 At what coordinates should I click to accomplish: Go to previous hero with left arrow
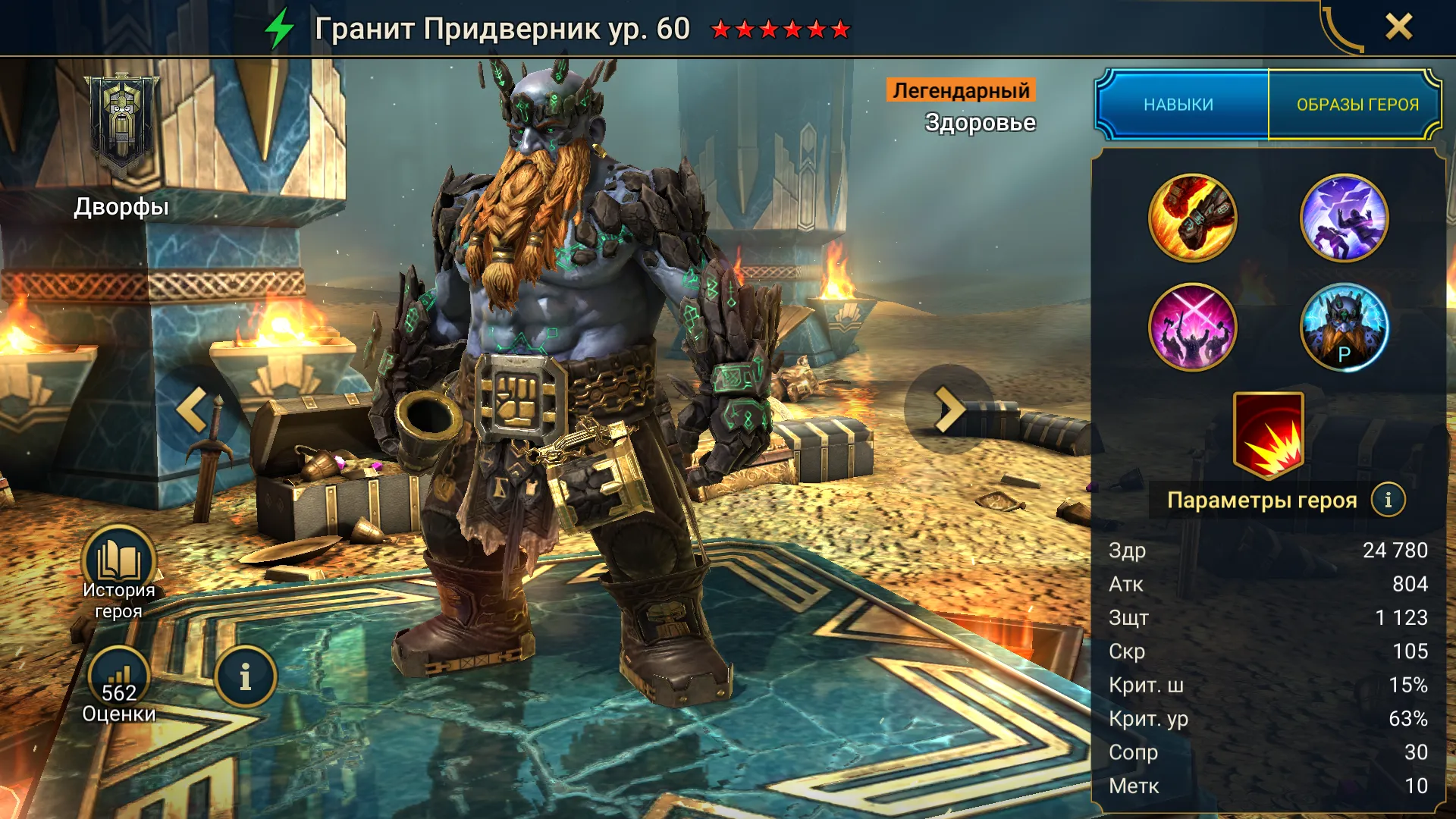coord(193,409)
